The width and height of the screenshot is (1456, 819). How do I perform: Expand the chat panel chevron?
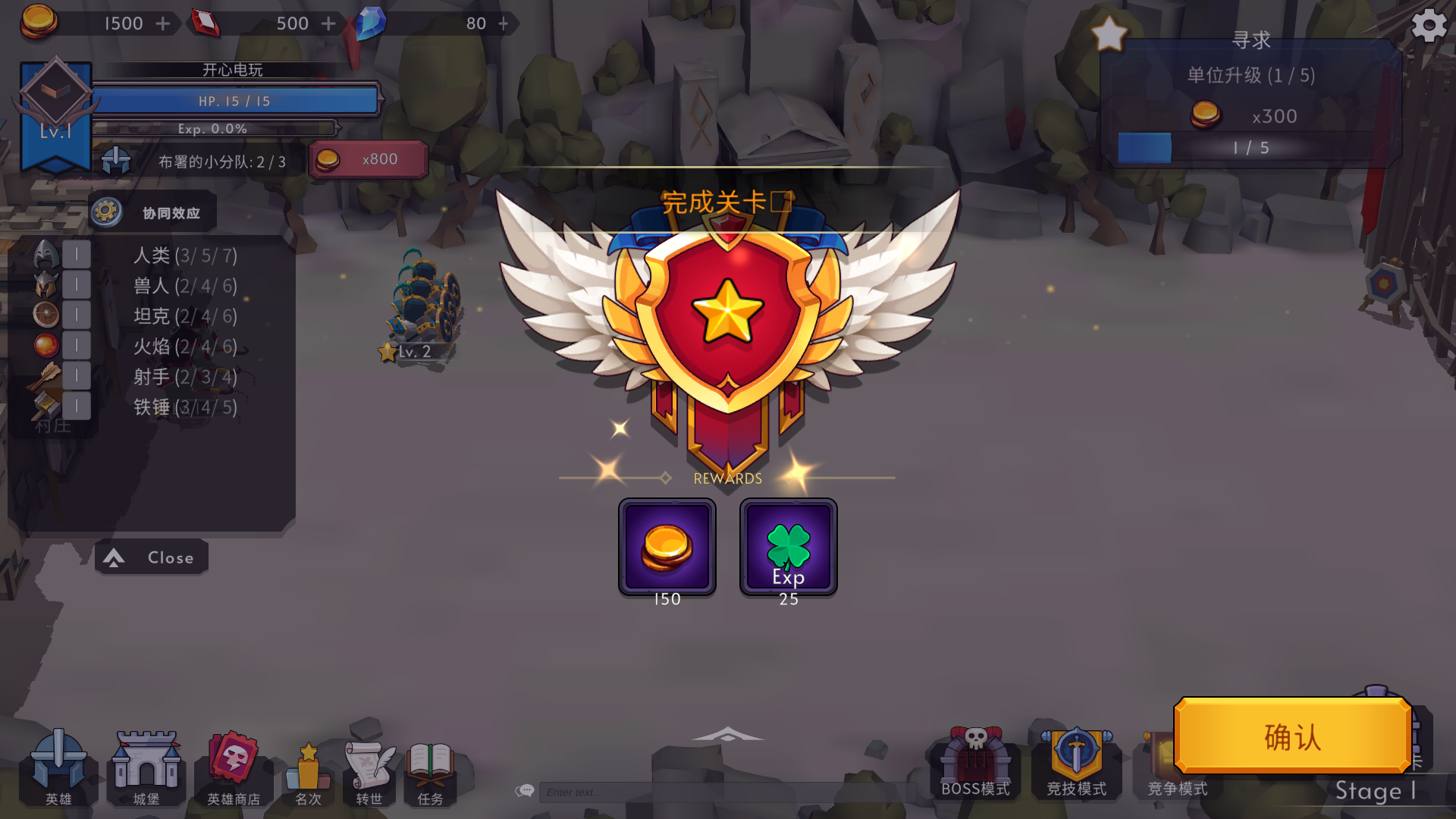[727, 733]
